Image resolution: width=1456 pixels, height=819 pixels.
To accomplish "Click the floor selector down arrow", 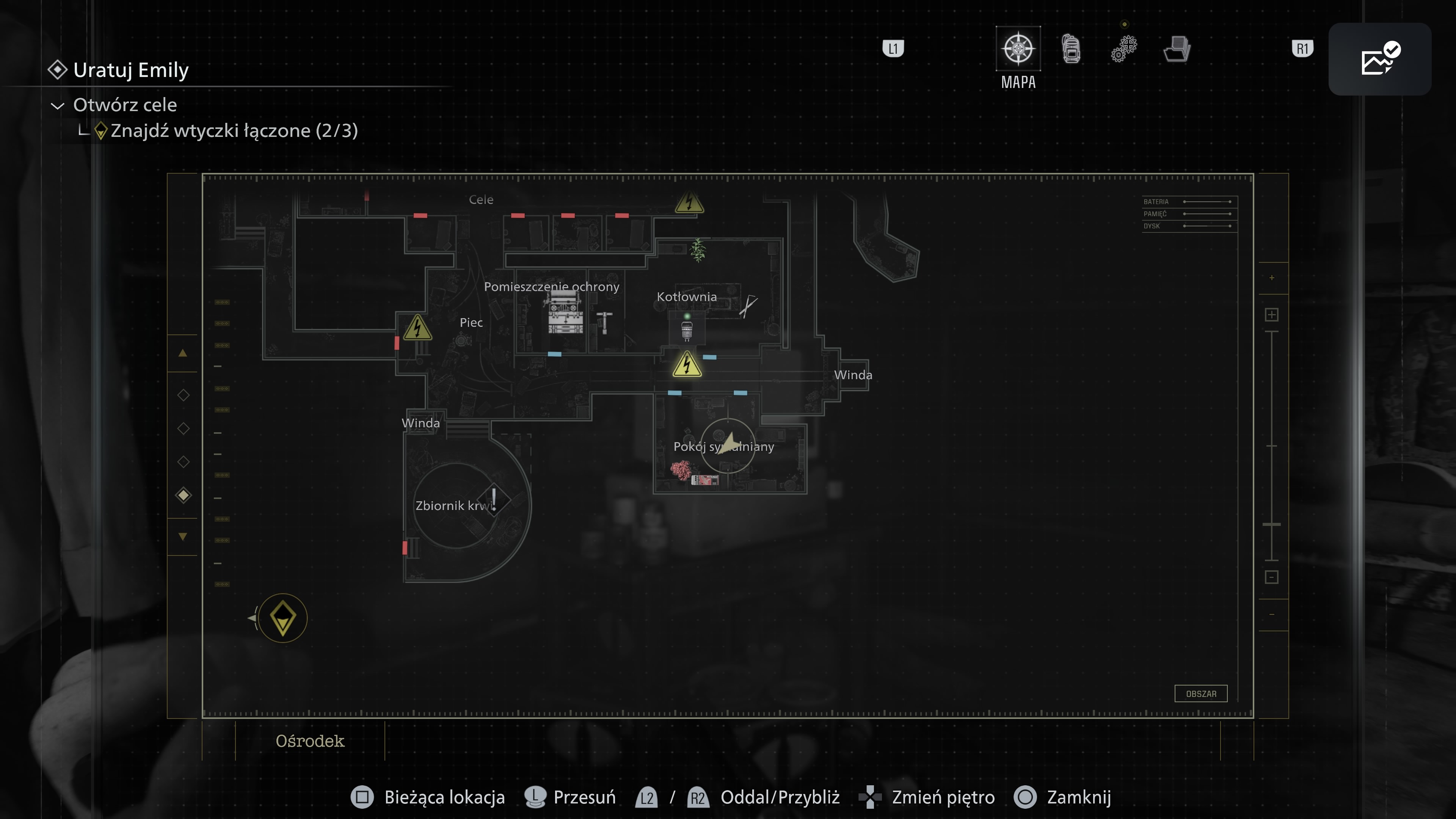I will (x=183, y=536).
